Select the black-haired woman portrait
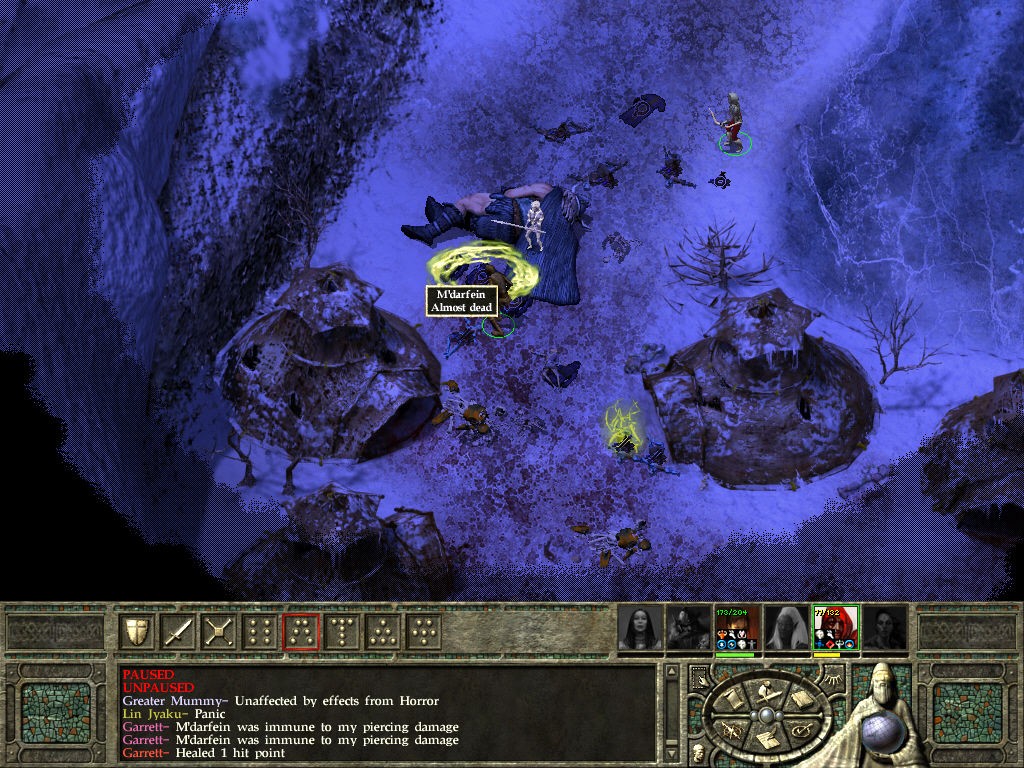The image size is (1024, 768). click(x=640, y=628)
